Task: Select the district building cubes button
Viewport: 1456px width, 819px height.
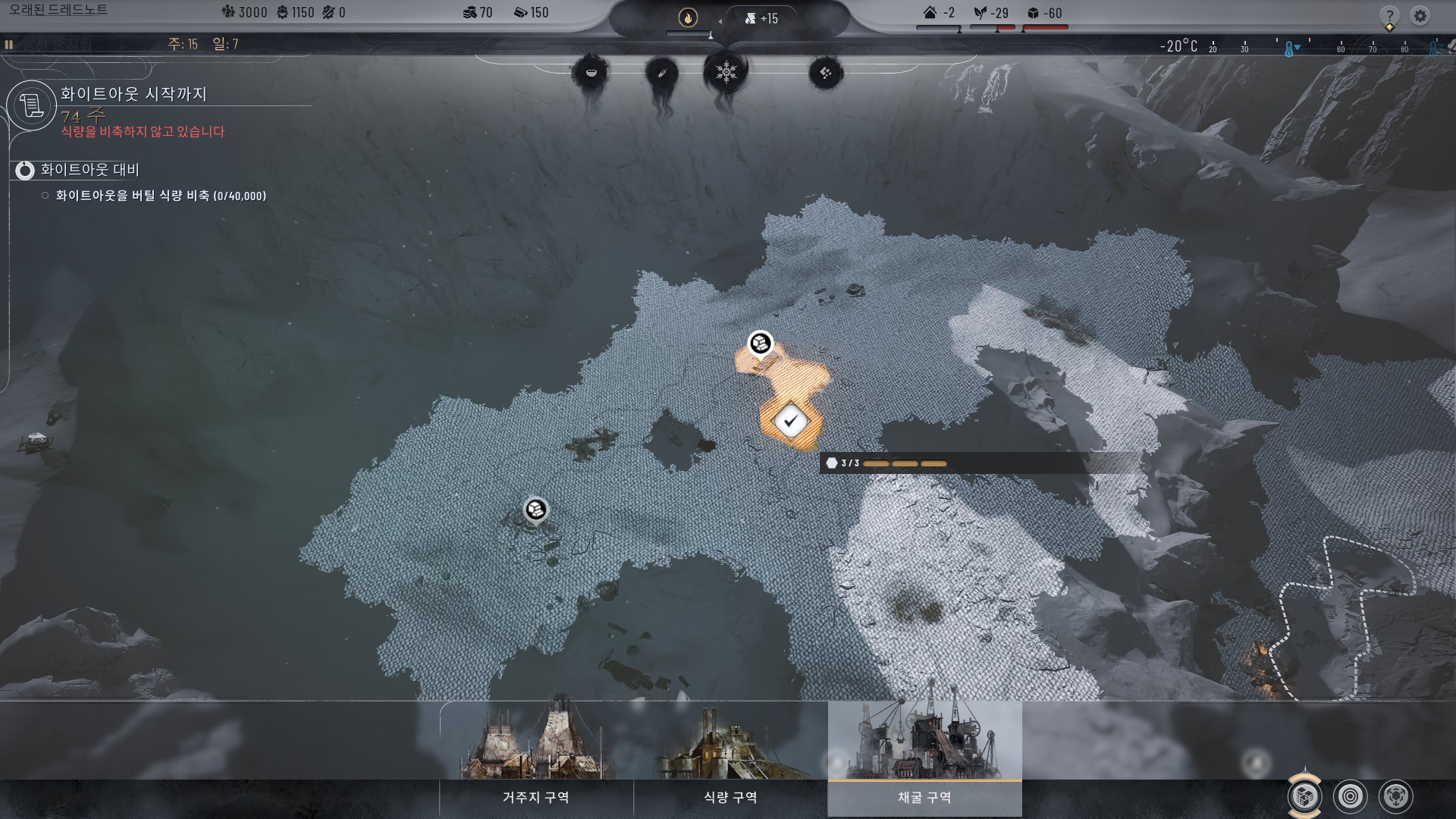Action: click(1304, 796)
